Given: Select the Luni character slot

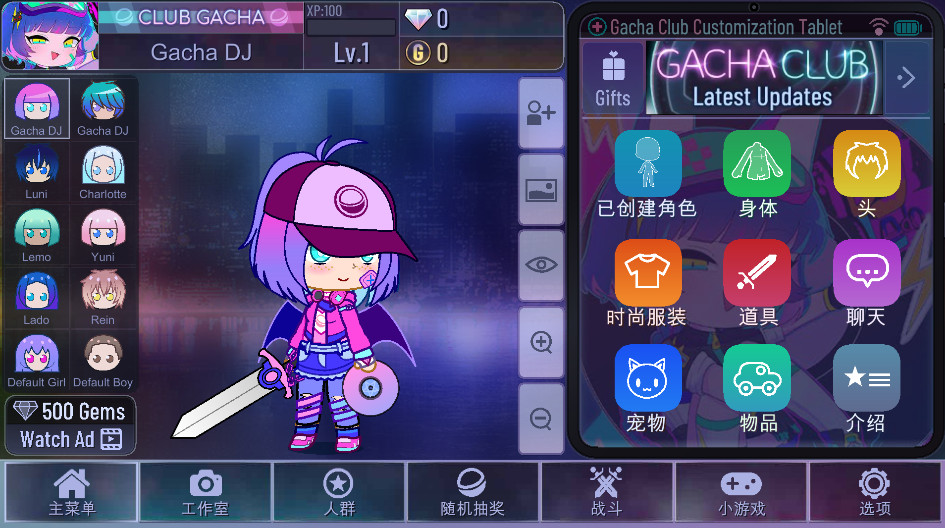Looking at the screenshot, I should click(36, 172).
